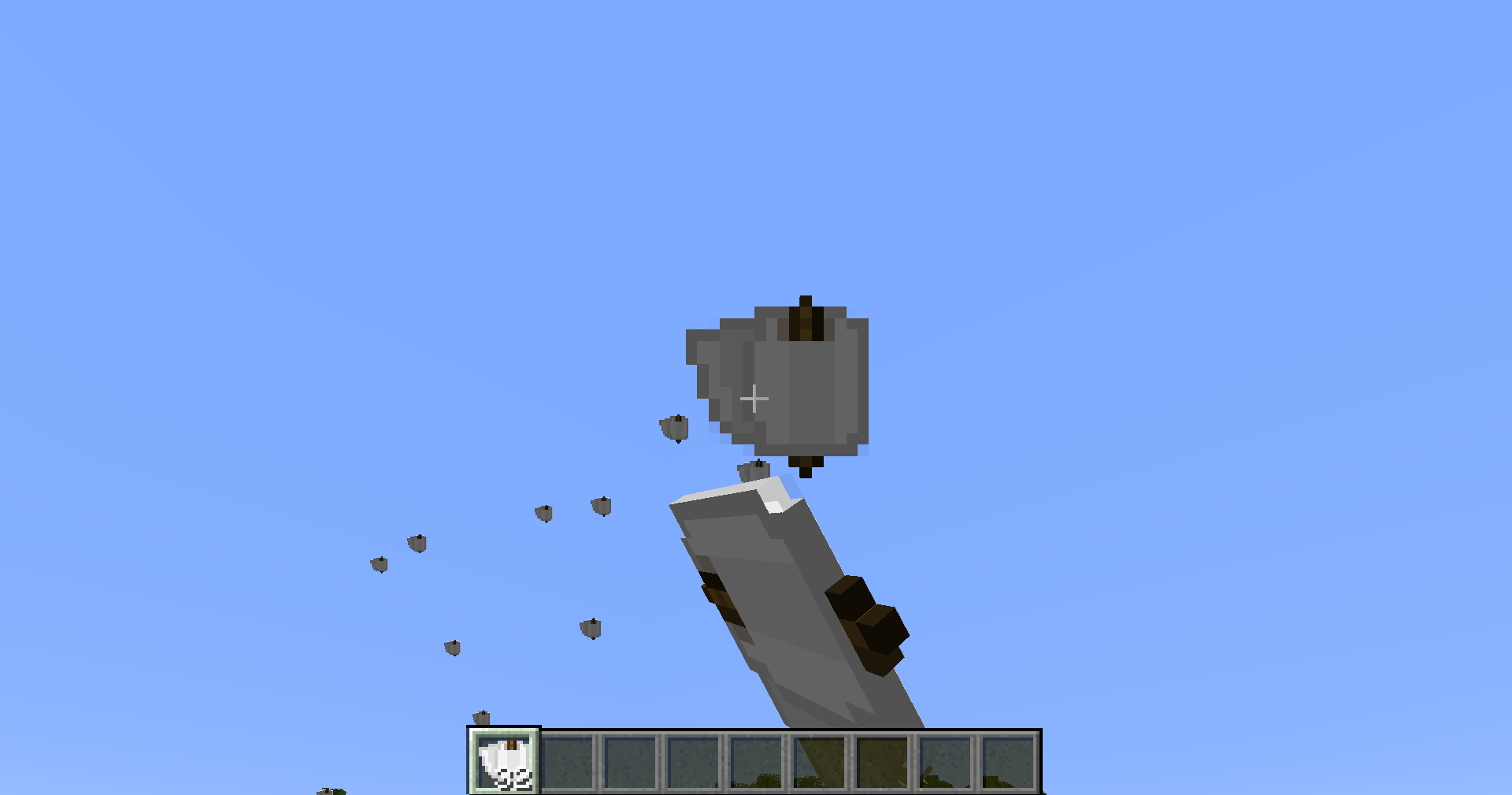Select the white banner in hotbar slot one
This screenshot has width=1512, height=795.
tap(504, 760)
